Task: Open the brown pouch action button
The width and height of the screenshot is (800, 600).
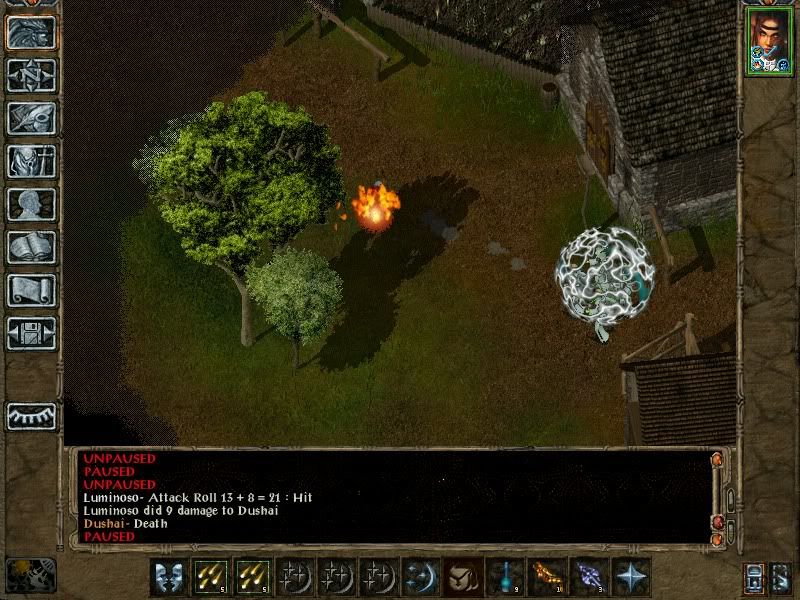Action: 462,577
